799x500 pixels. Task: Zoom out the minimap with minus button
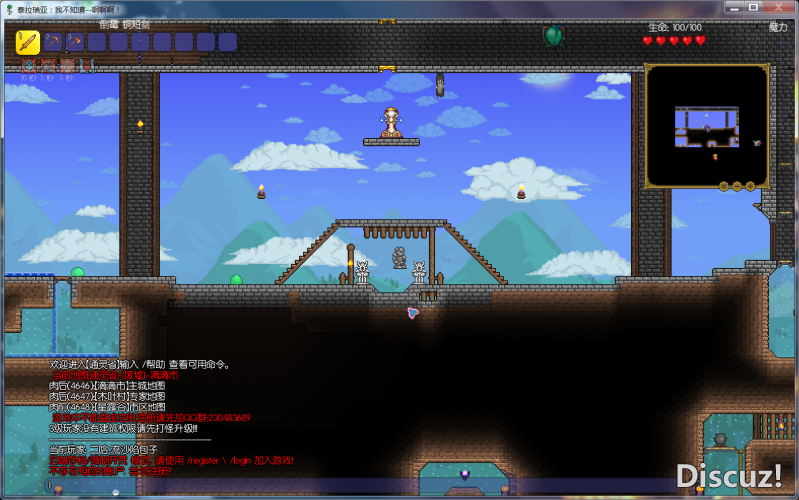point(736,185)
